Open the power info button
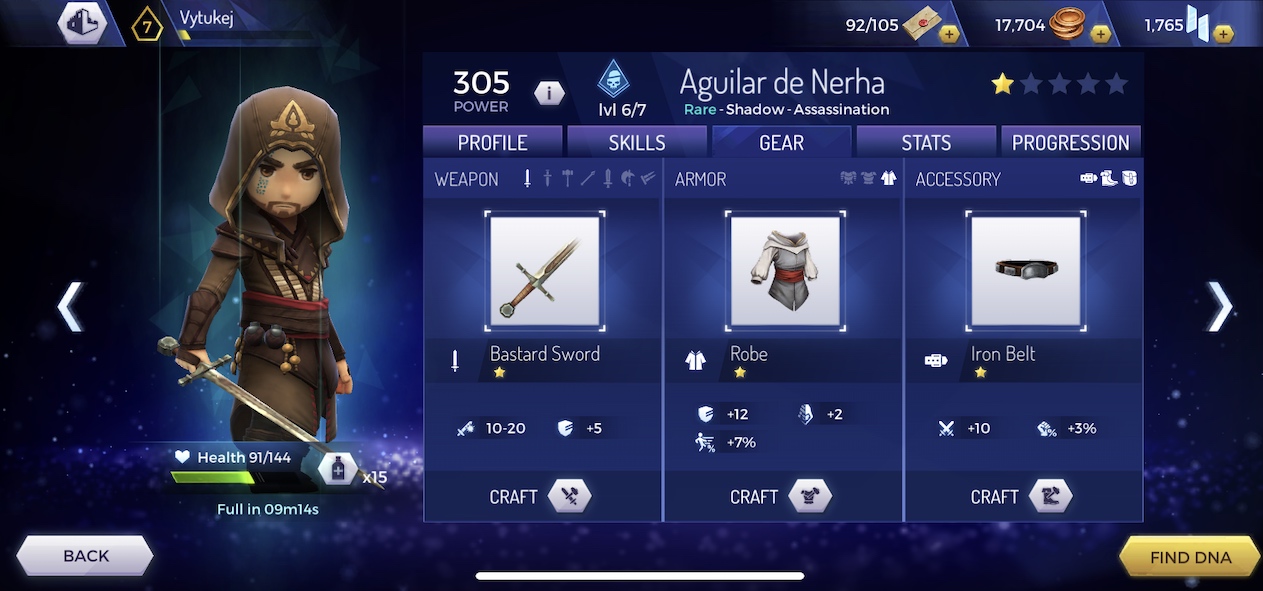Viewport: 1263px width, 591px height. 549,93
